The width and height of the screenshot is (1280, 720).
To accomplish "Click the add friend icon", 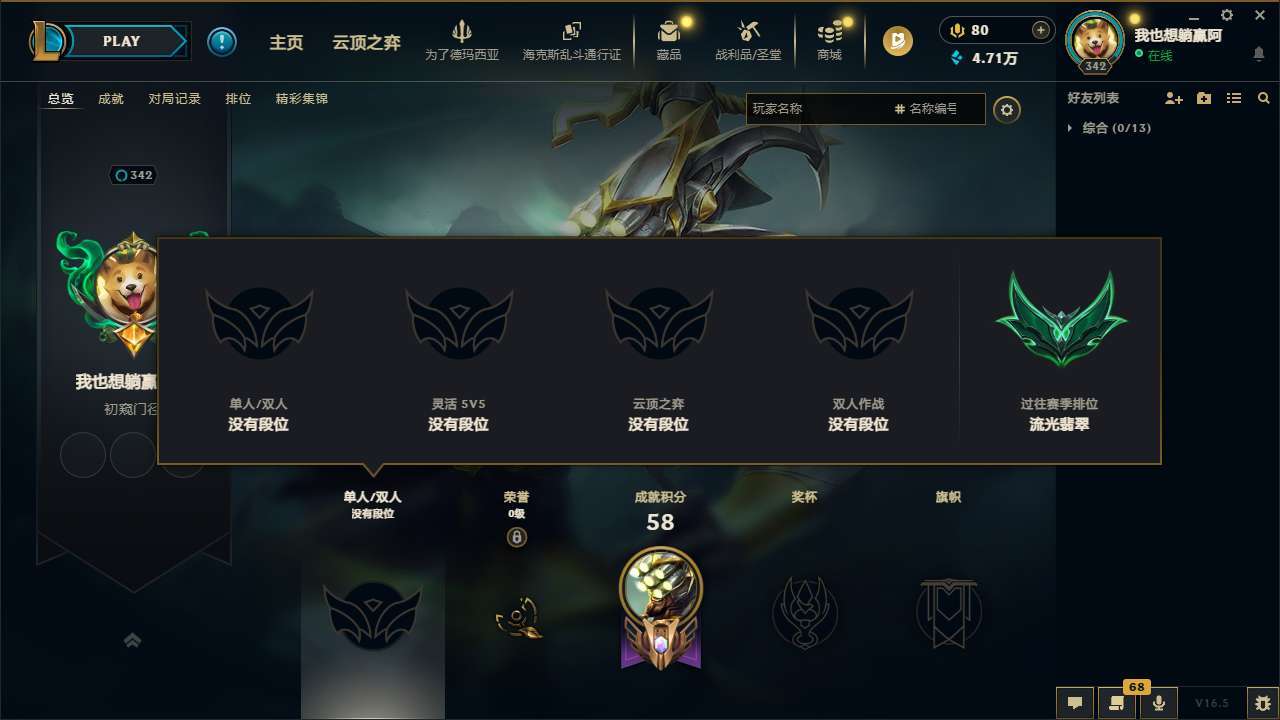I will point(1172,98).
